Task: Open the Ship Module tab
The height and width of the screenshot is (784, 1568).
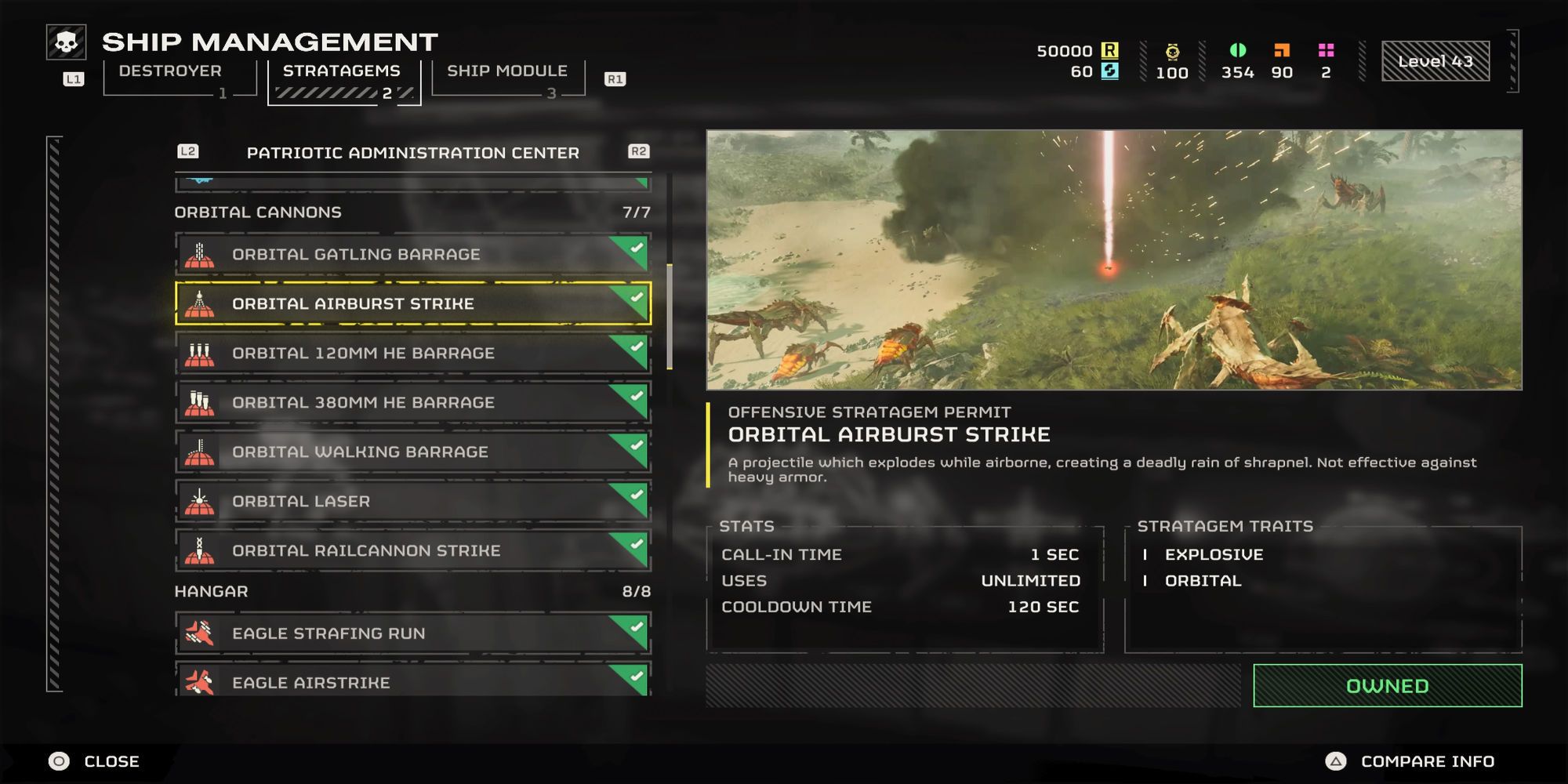Action: click(x=507, y=71)
